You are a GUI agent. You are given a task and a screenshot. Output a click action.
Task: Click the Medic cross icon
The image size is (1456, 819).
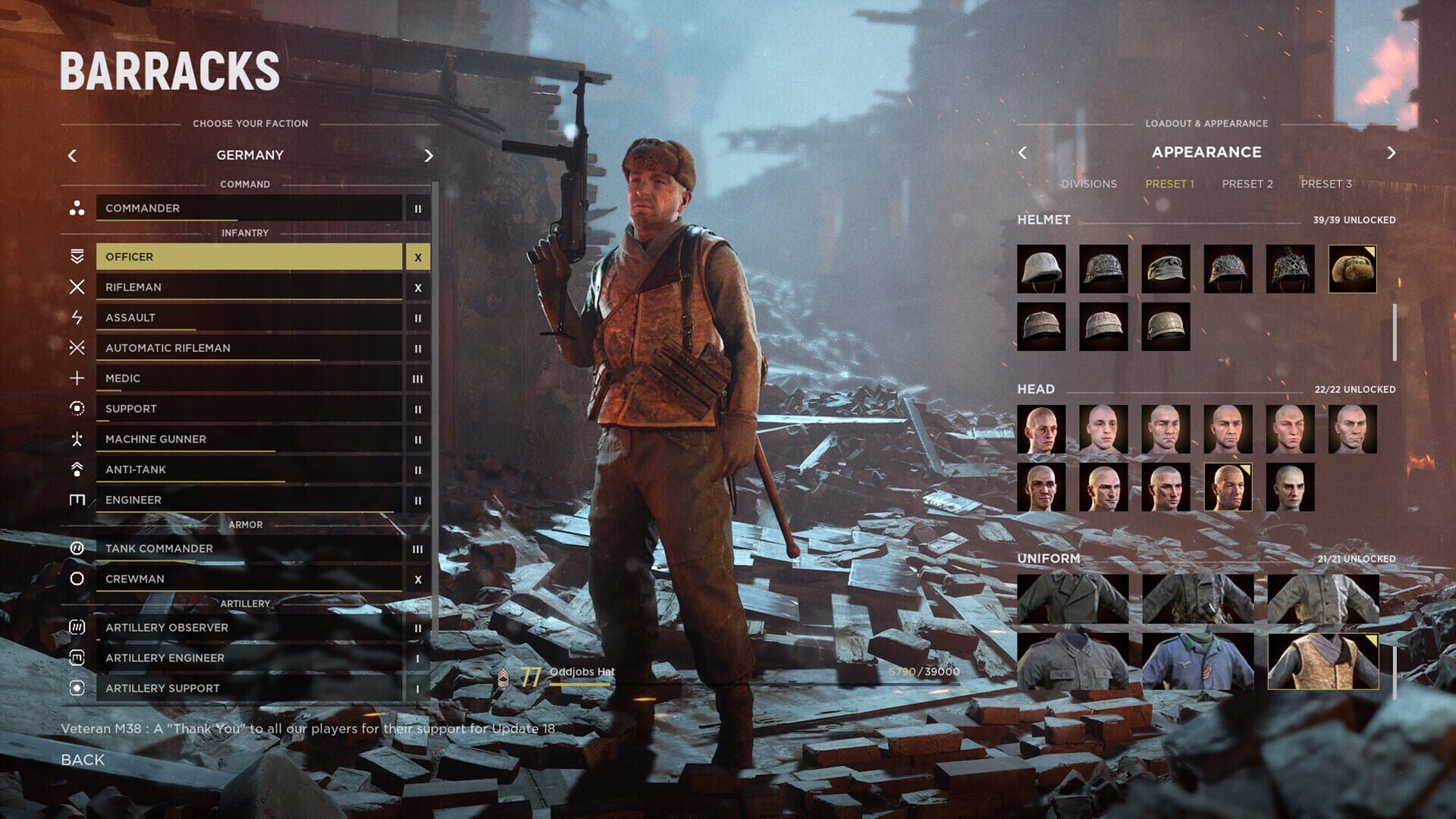click(76, 378)
